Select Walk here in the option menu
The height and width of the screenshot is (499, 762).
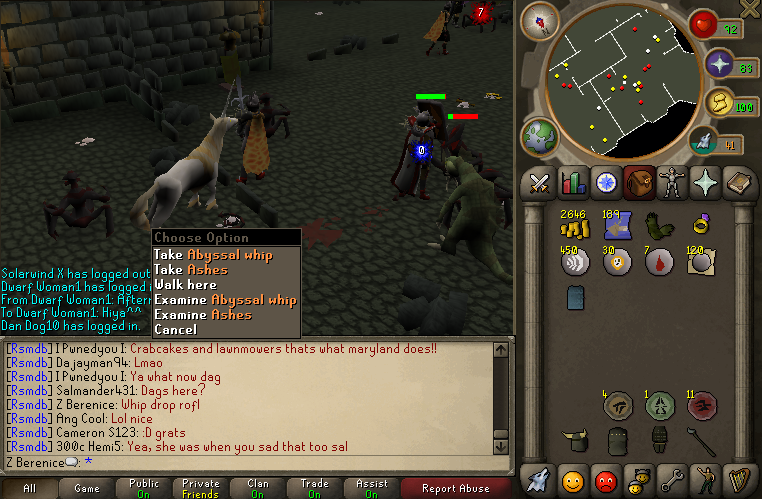[185, 285]
